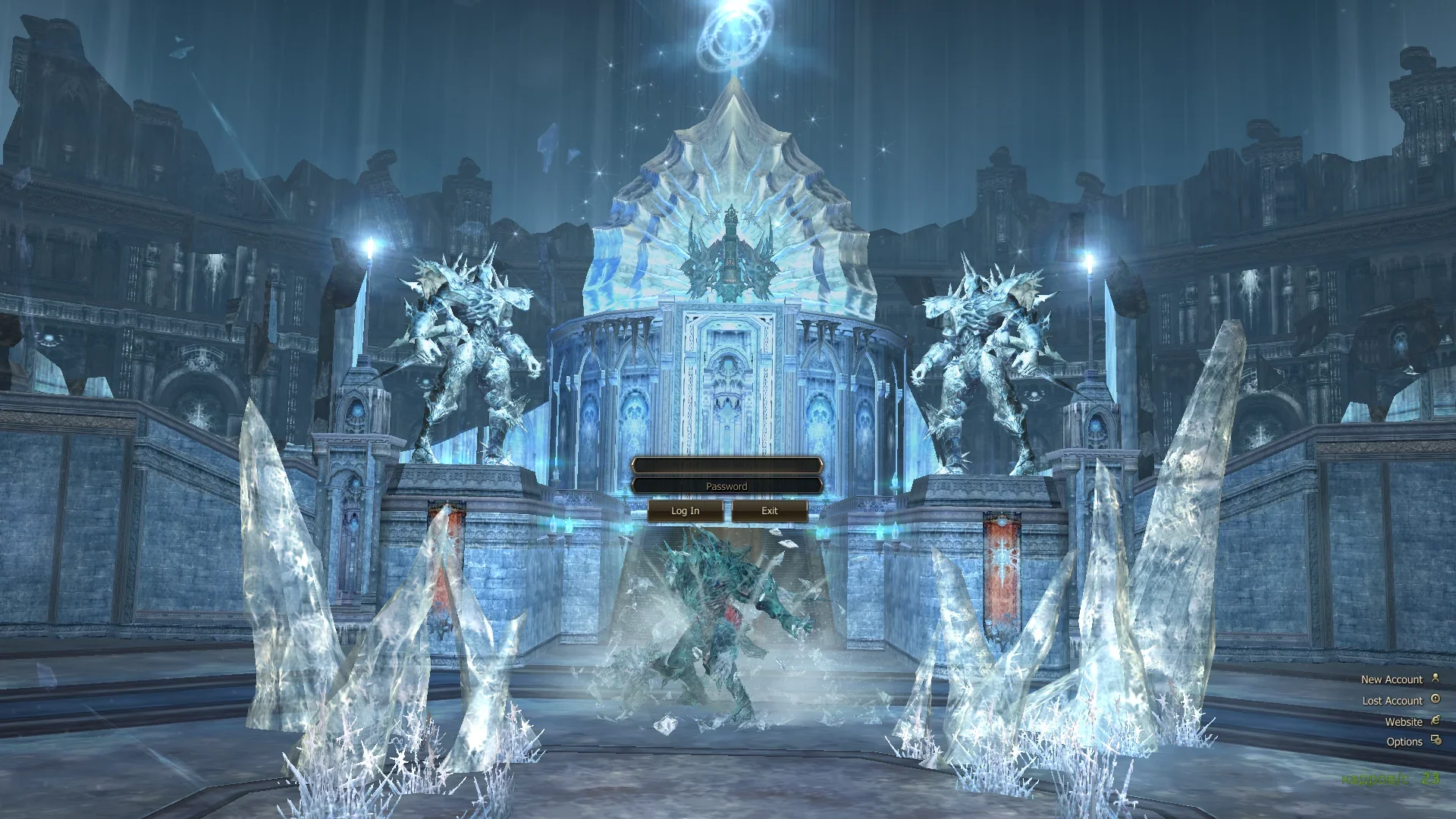Open the Lost Account recovery link

(1392, 701)
